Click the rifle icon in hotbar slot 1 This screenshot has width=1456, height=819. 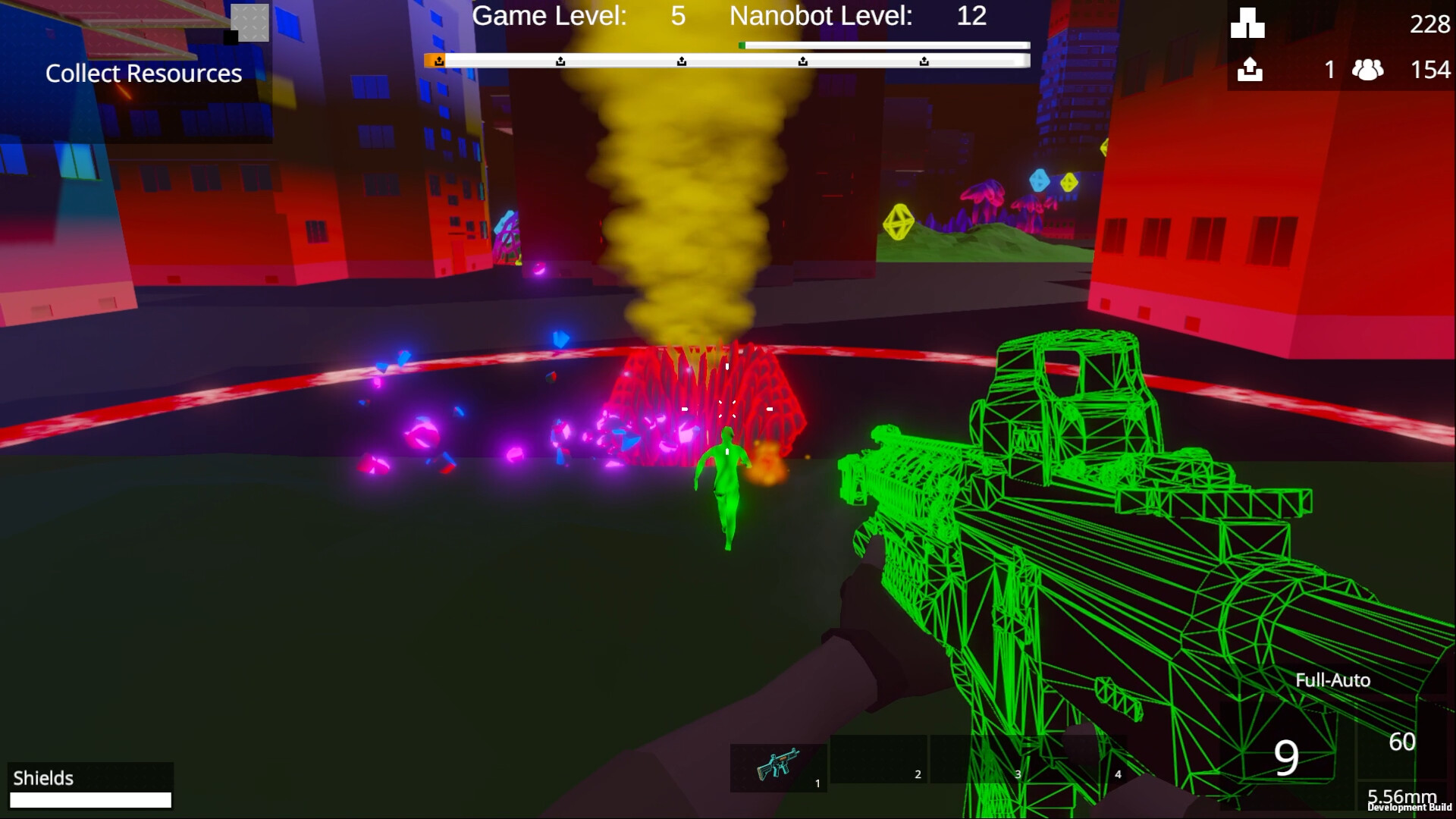[x=778, y=767]
